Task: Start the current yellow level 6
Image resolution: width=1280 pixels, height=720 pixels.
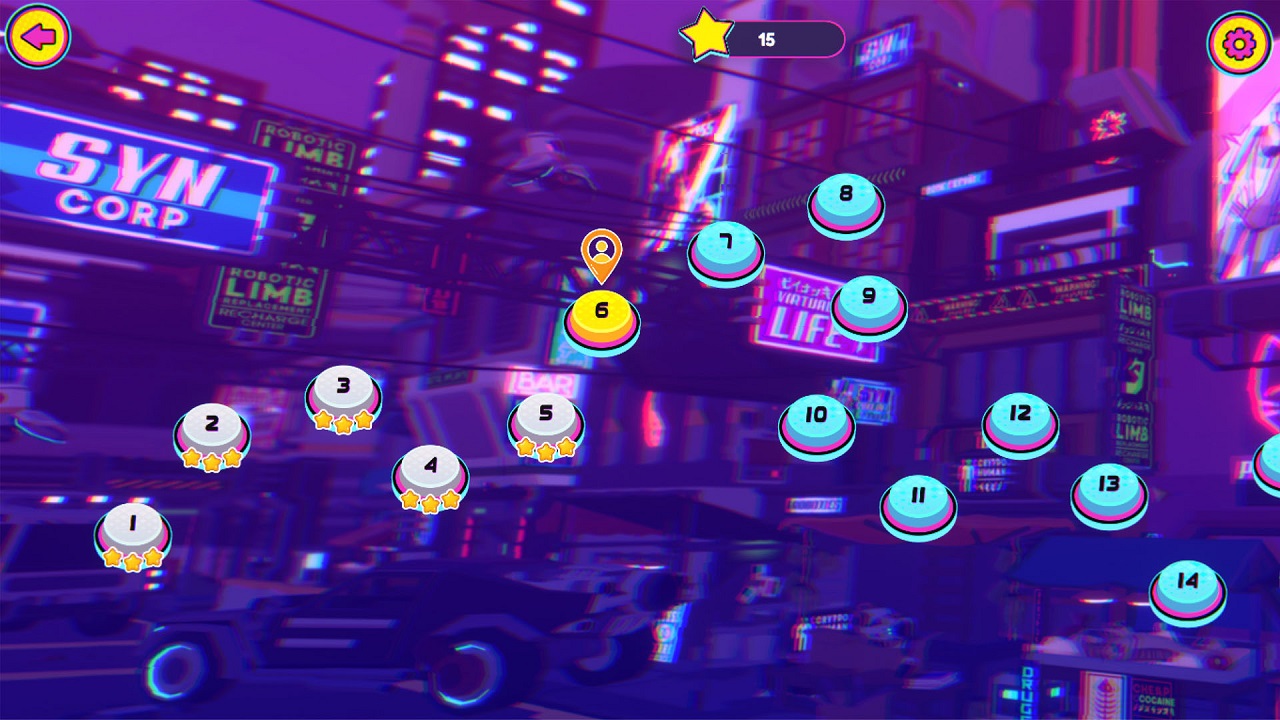Action: pos(601,315)
